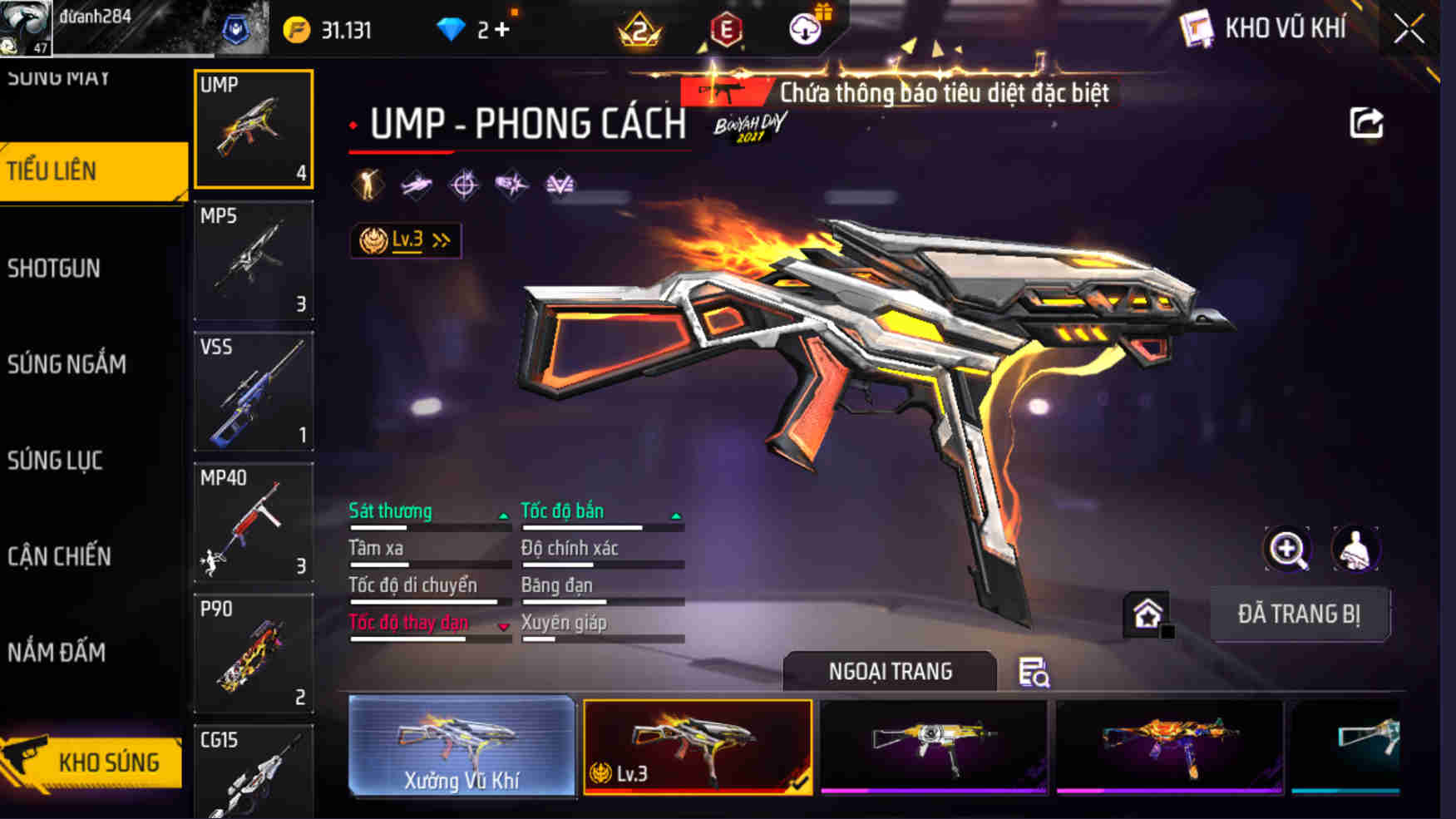Open the SÚNG NGẮM category in sidebar

[67, 364]
